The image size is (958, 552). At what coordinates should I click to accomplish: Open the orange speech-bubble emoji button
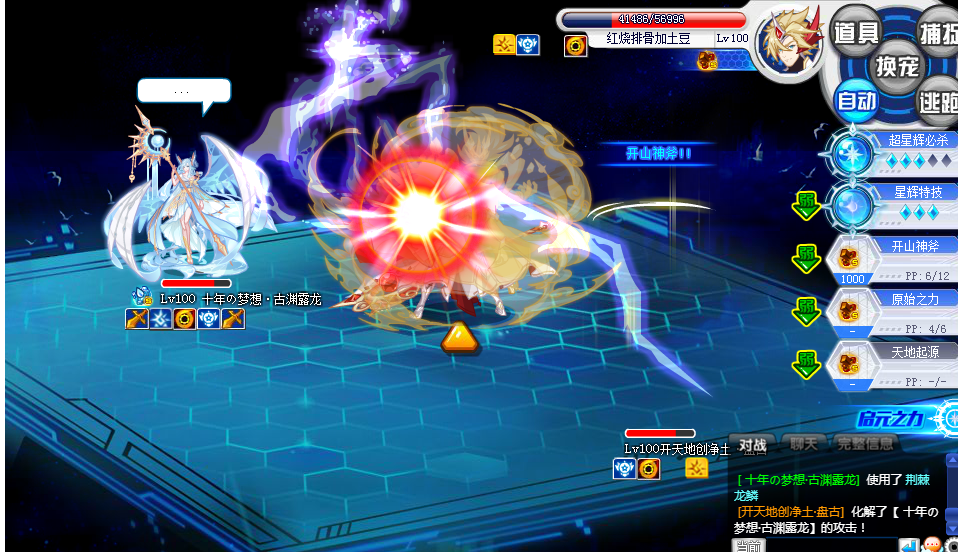coord(932,546)
